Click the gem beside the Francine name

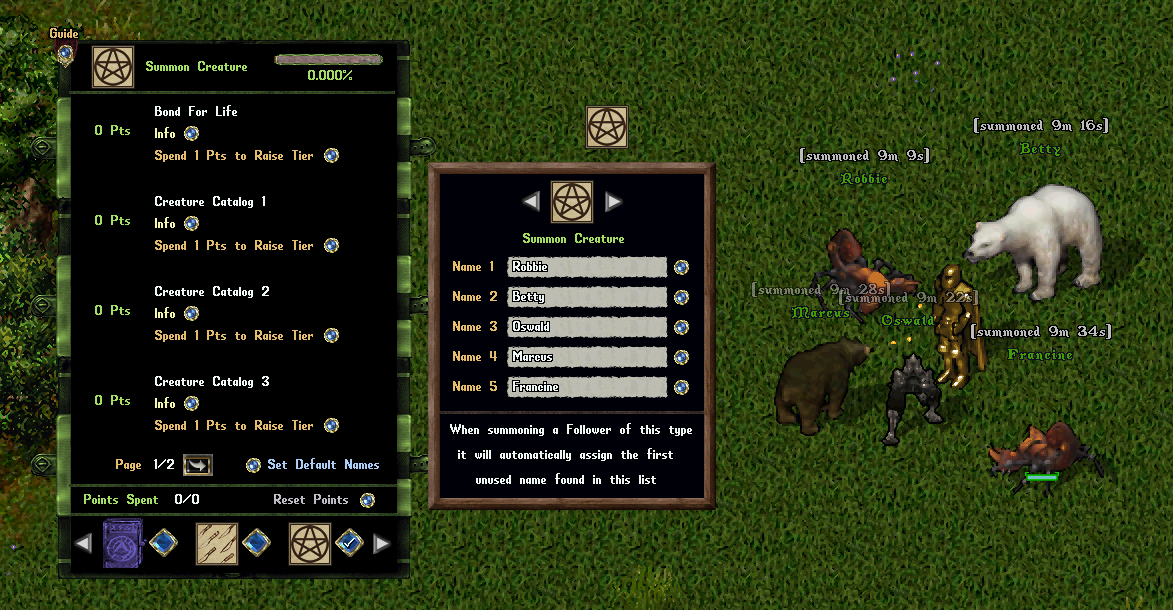point(681,387)
